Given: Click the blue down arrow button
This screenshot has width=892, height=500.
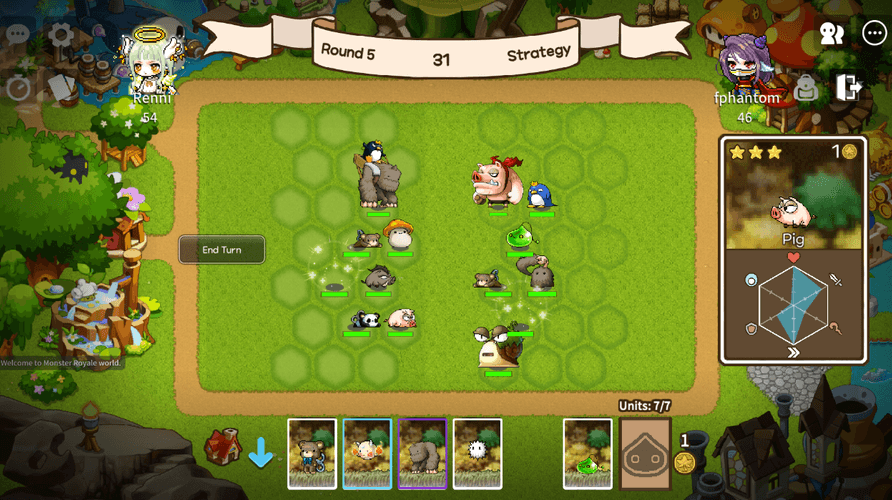Looking at the screenshot, I should click(261, 453).
